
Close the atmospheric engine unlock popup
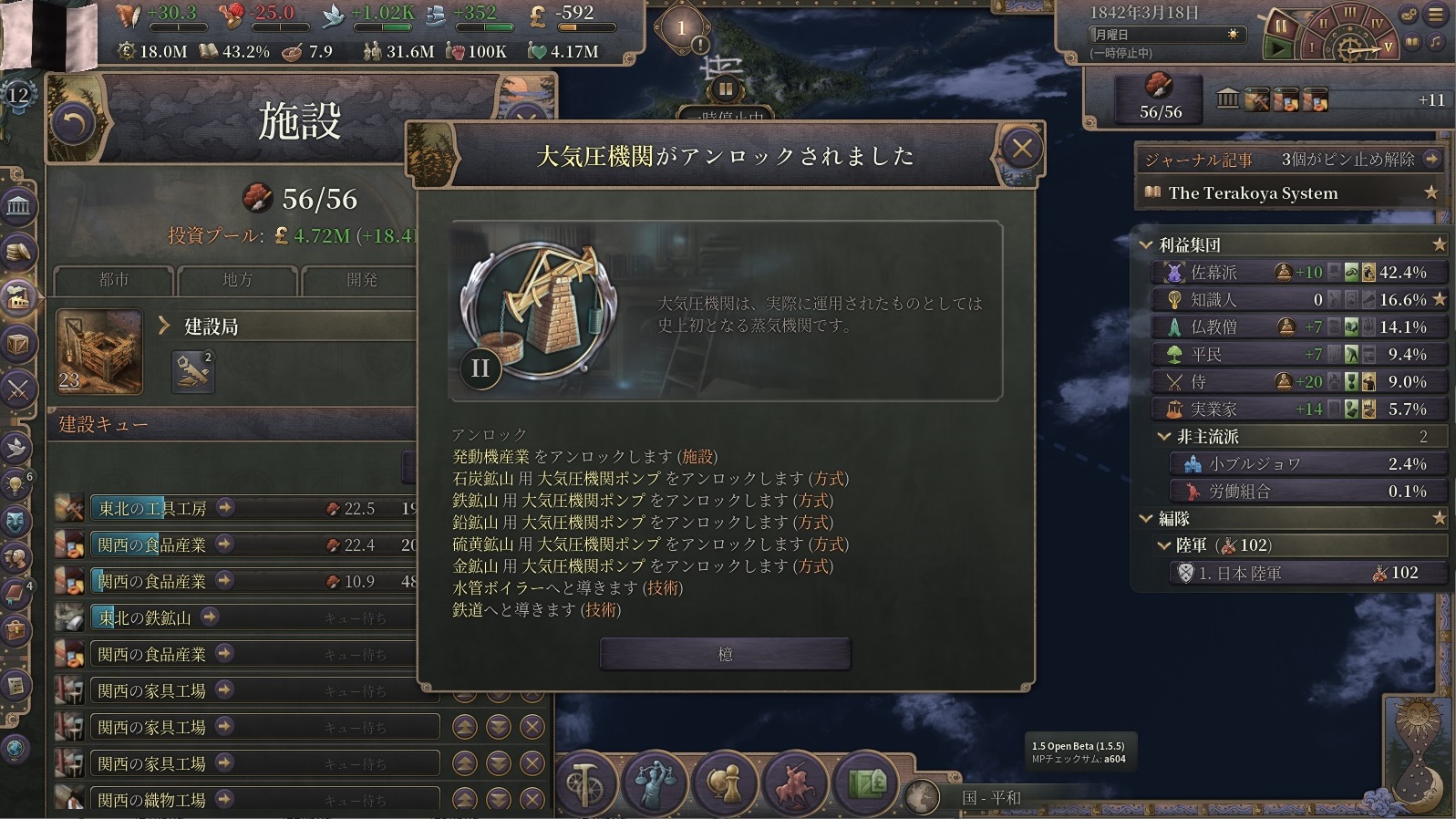(x=1021, y=148)
